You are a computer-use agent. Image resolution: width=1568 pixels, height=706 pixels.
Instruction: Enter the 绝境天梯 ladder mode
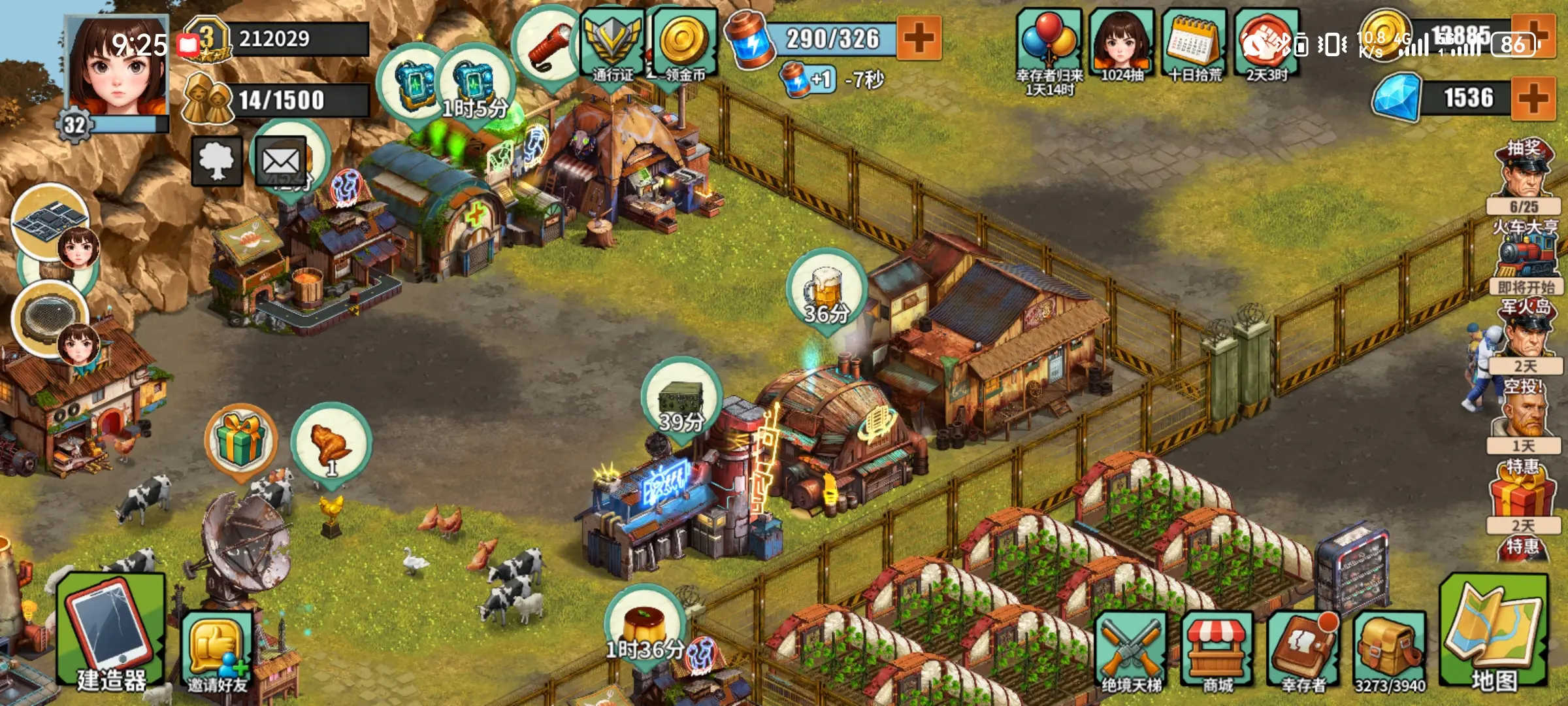[x=1131, y=651]
